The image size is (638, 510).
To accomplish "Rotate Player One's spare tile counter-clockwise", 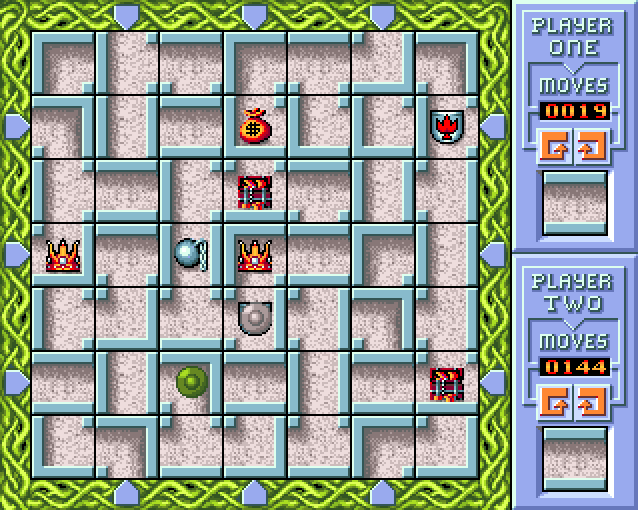I will [x=557, y=146].
